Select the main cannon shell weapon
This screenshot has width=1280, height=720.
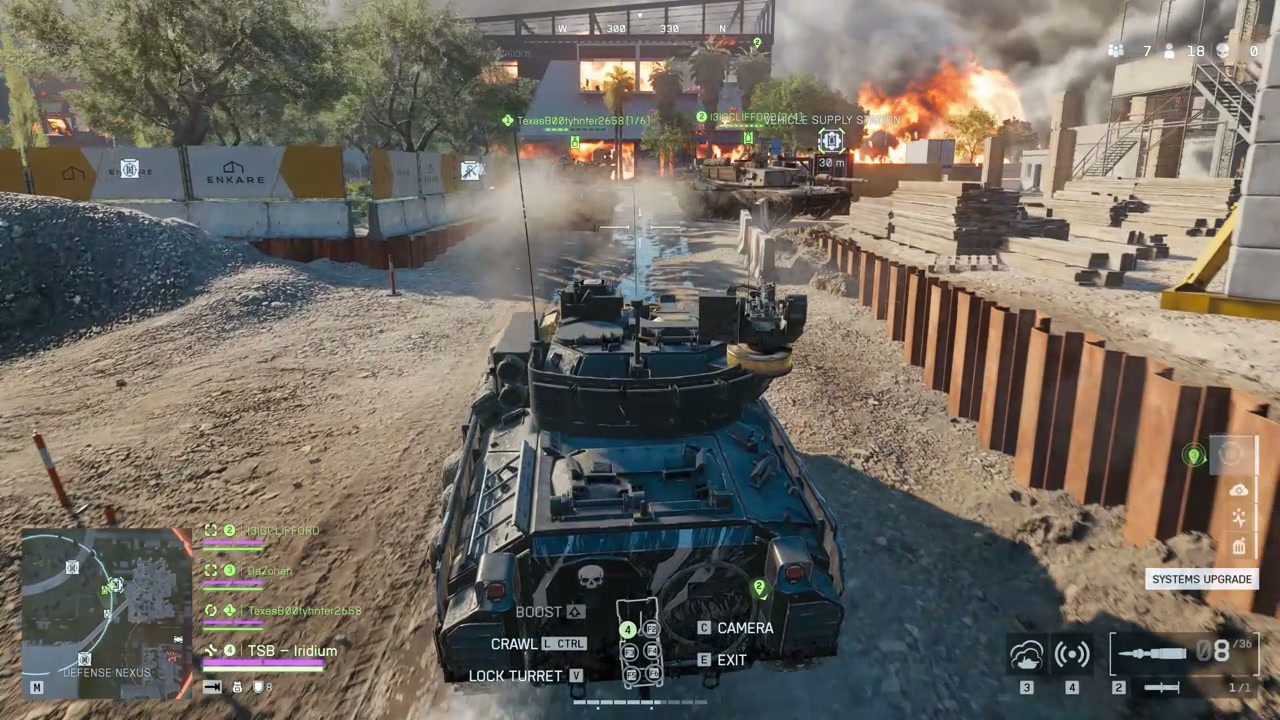click(1151, 654)
